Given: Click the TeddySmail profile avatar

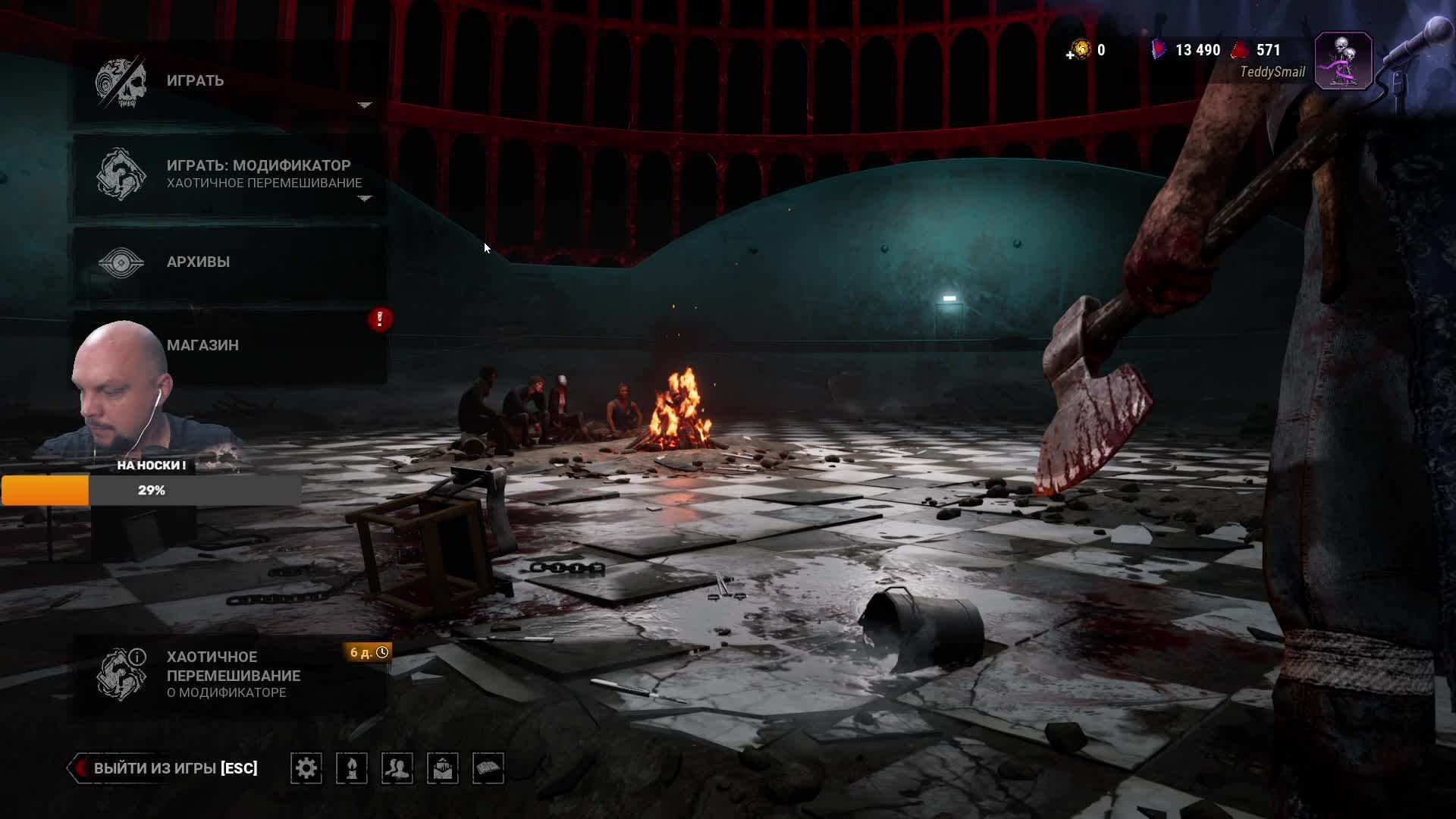Looking at the screenshot, I should point(1343,61).
